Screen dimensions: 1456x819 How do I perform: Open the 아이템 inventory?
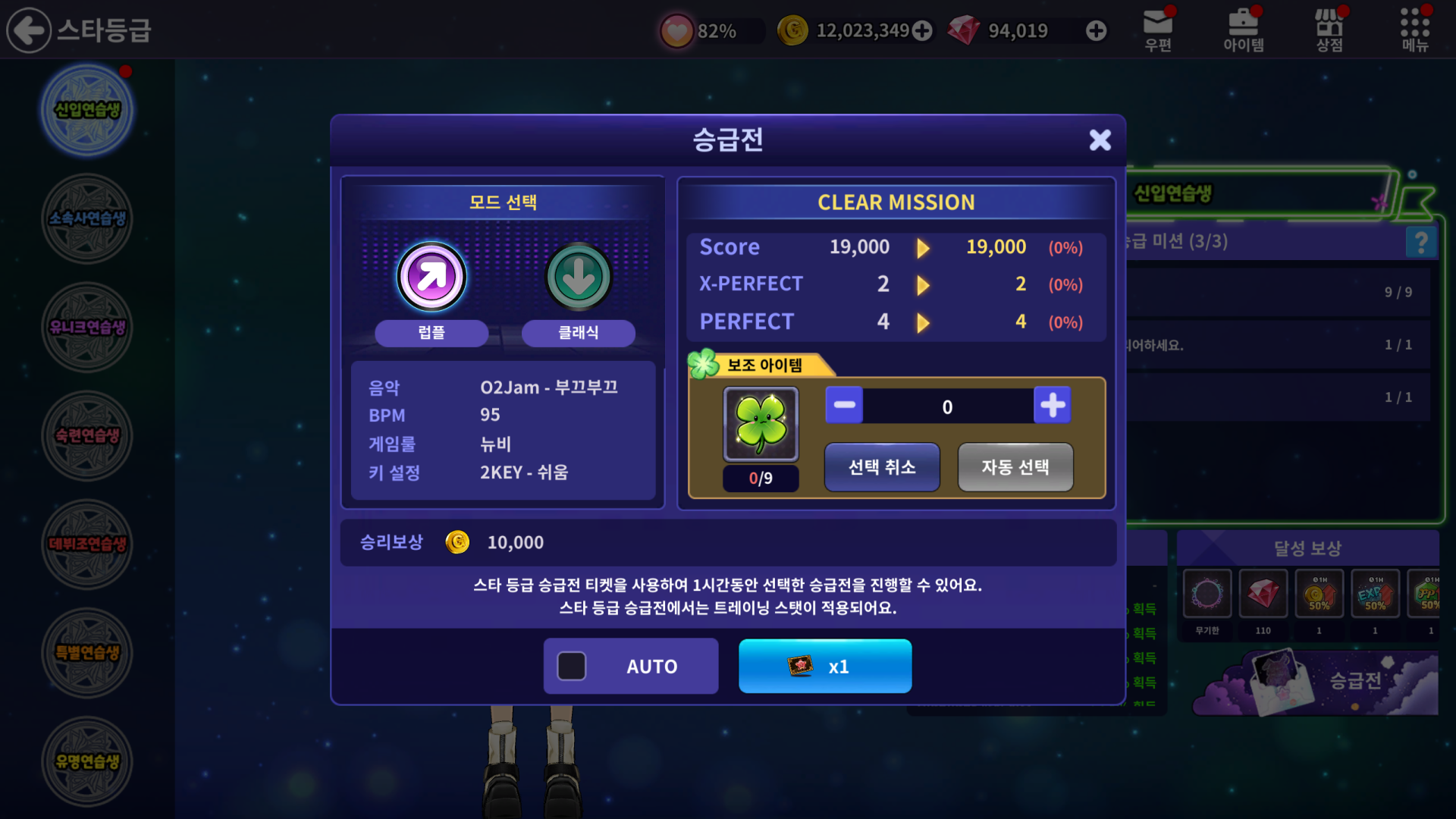[1243, 30]
